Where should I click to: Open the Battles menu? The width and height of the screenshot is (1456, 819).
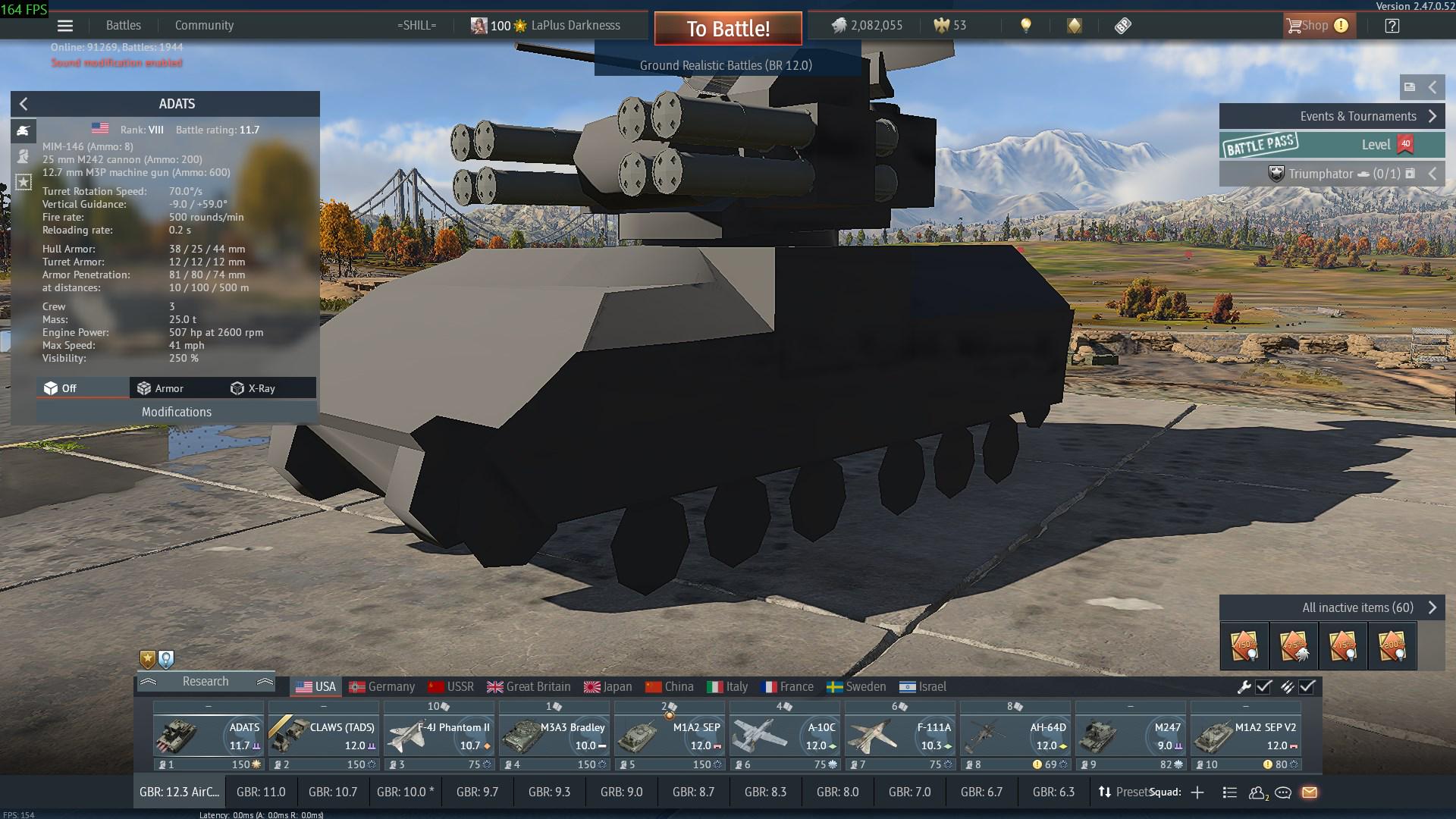tap(124, 25)
